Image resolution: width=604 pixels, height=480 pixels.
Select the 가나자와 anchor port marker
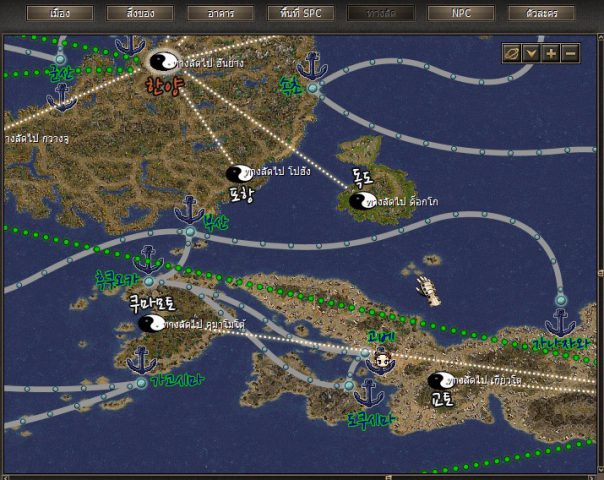pyautogui.click(x=560, y=323)
